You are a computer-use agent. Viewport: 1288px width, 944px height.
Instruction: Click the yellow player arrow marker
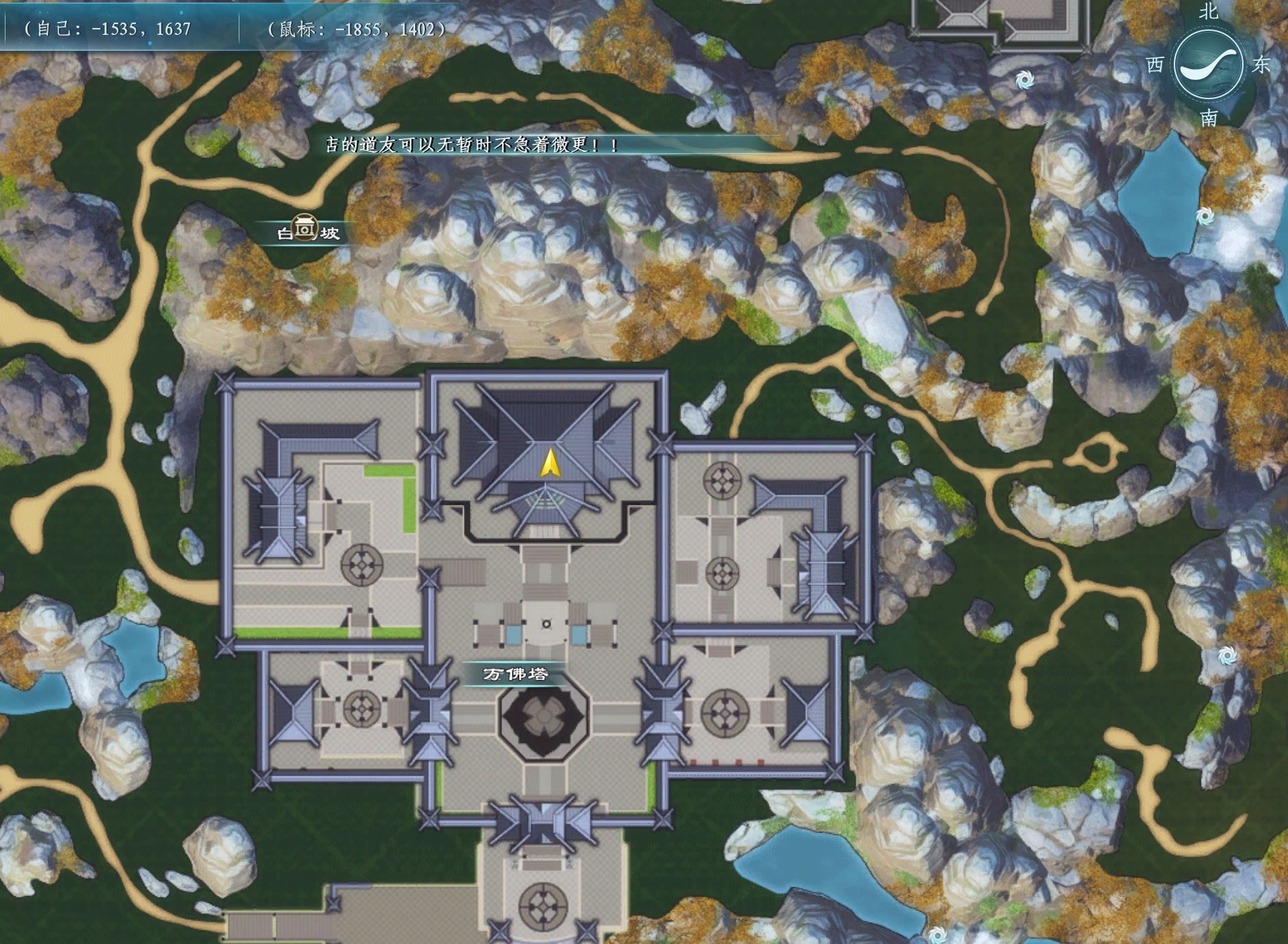coord(549,464)
